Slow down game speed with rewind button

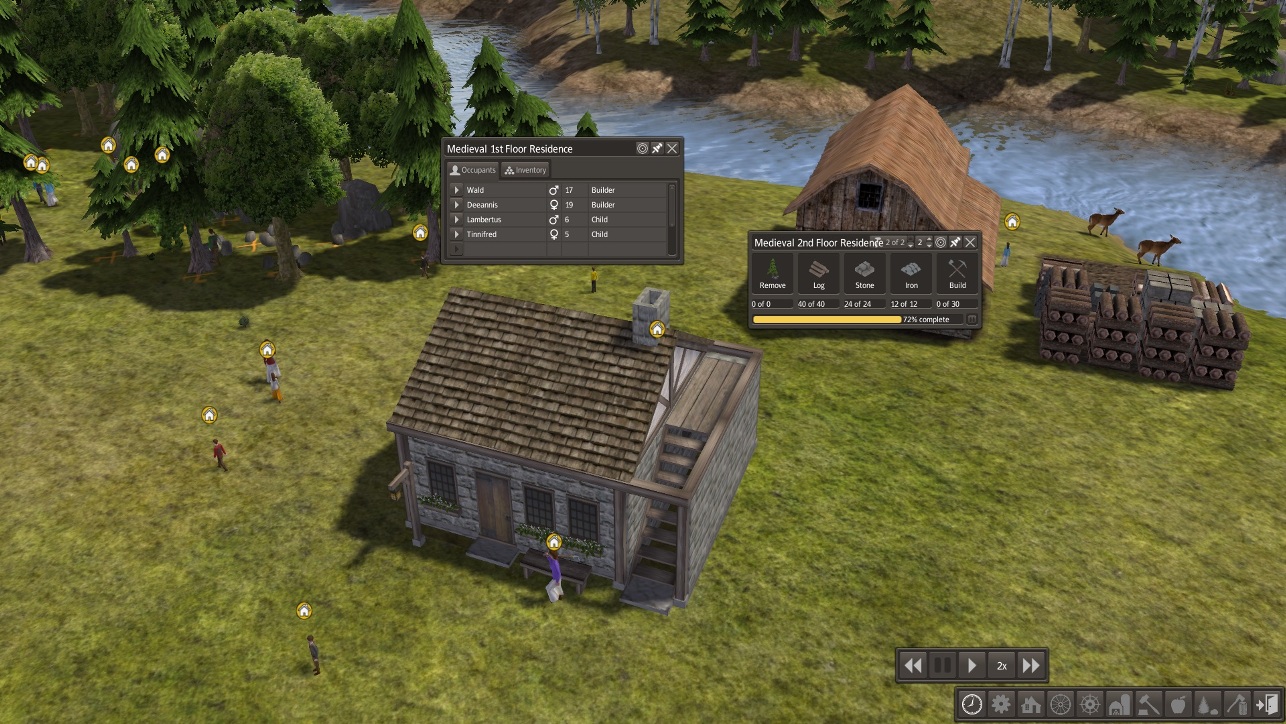coord(912,665)
